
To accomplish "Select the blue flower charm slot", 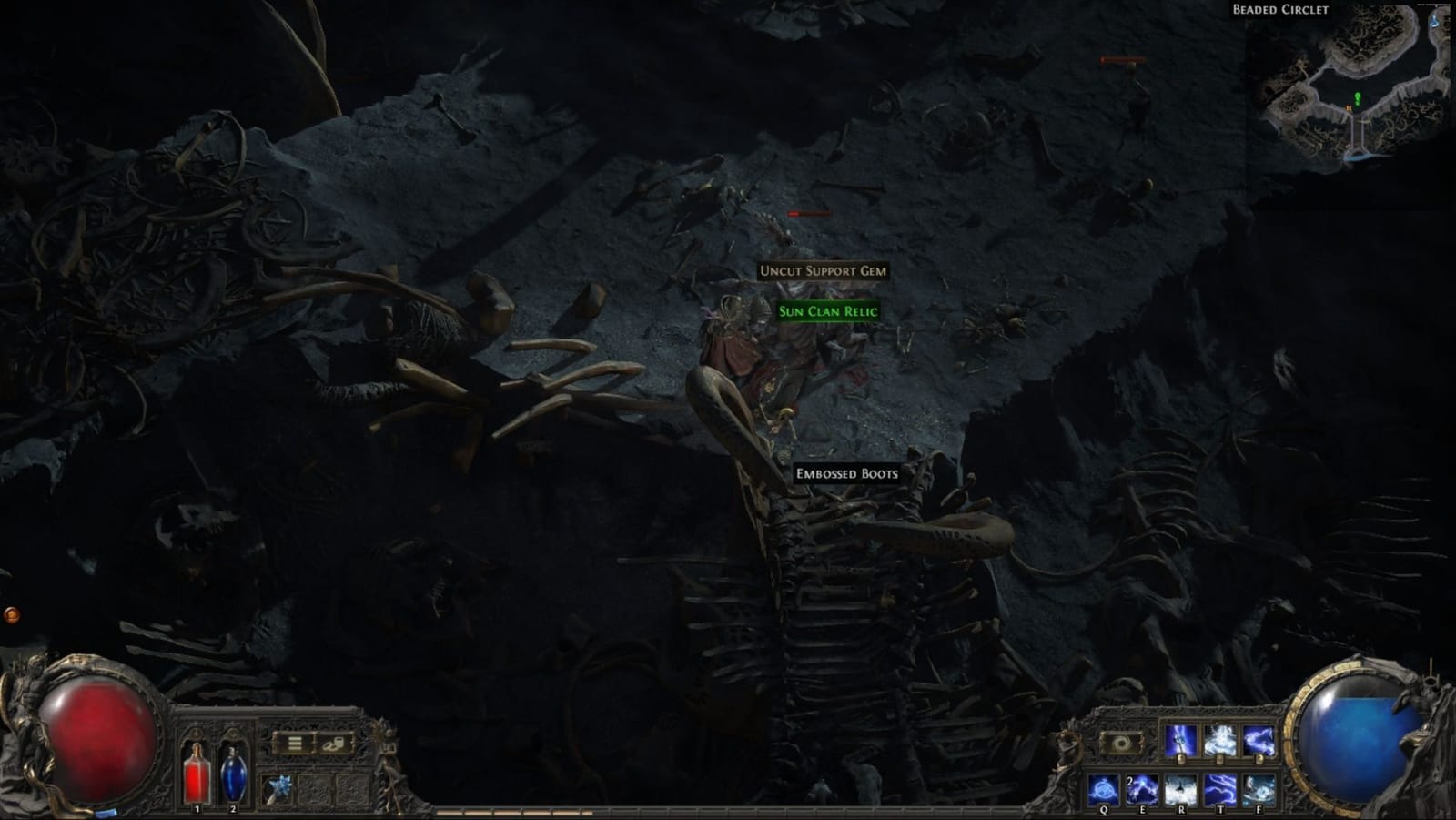I will (x=278, y=785).
